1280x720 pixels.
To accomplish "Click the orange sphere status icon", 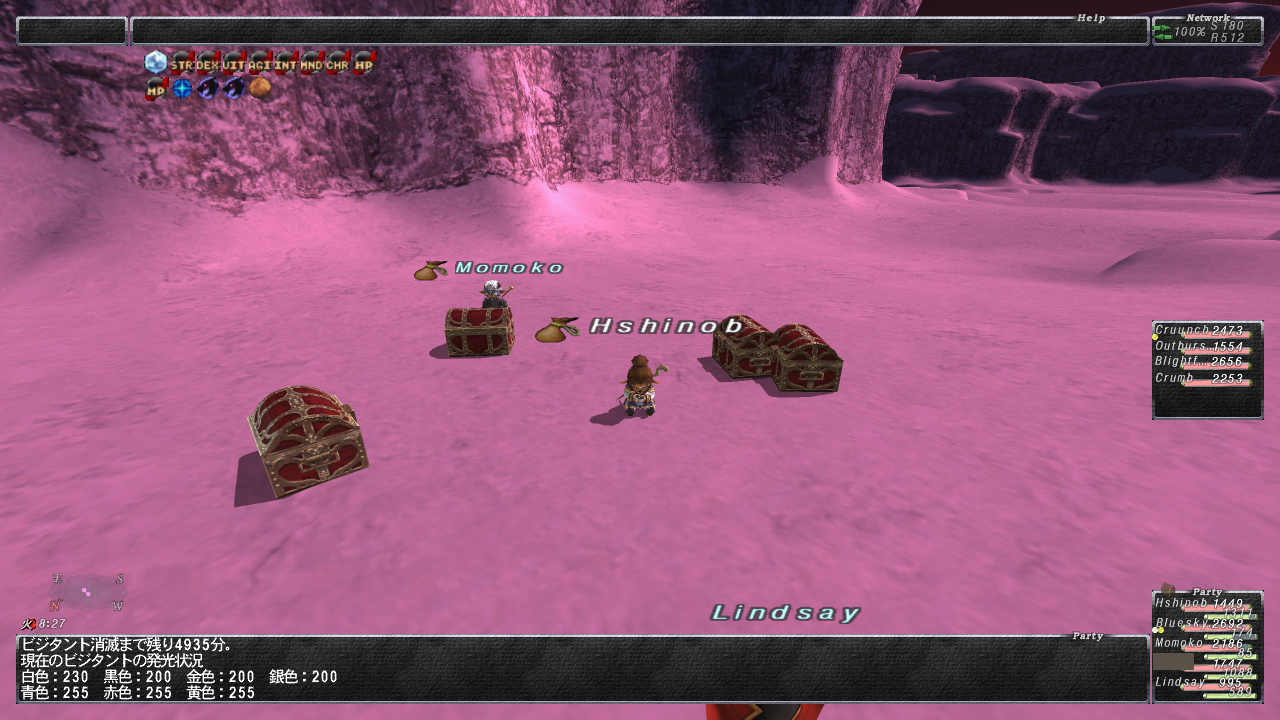I will coord(260,89).
